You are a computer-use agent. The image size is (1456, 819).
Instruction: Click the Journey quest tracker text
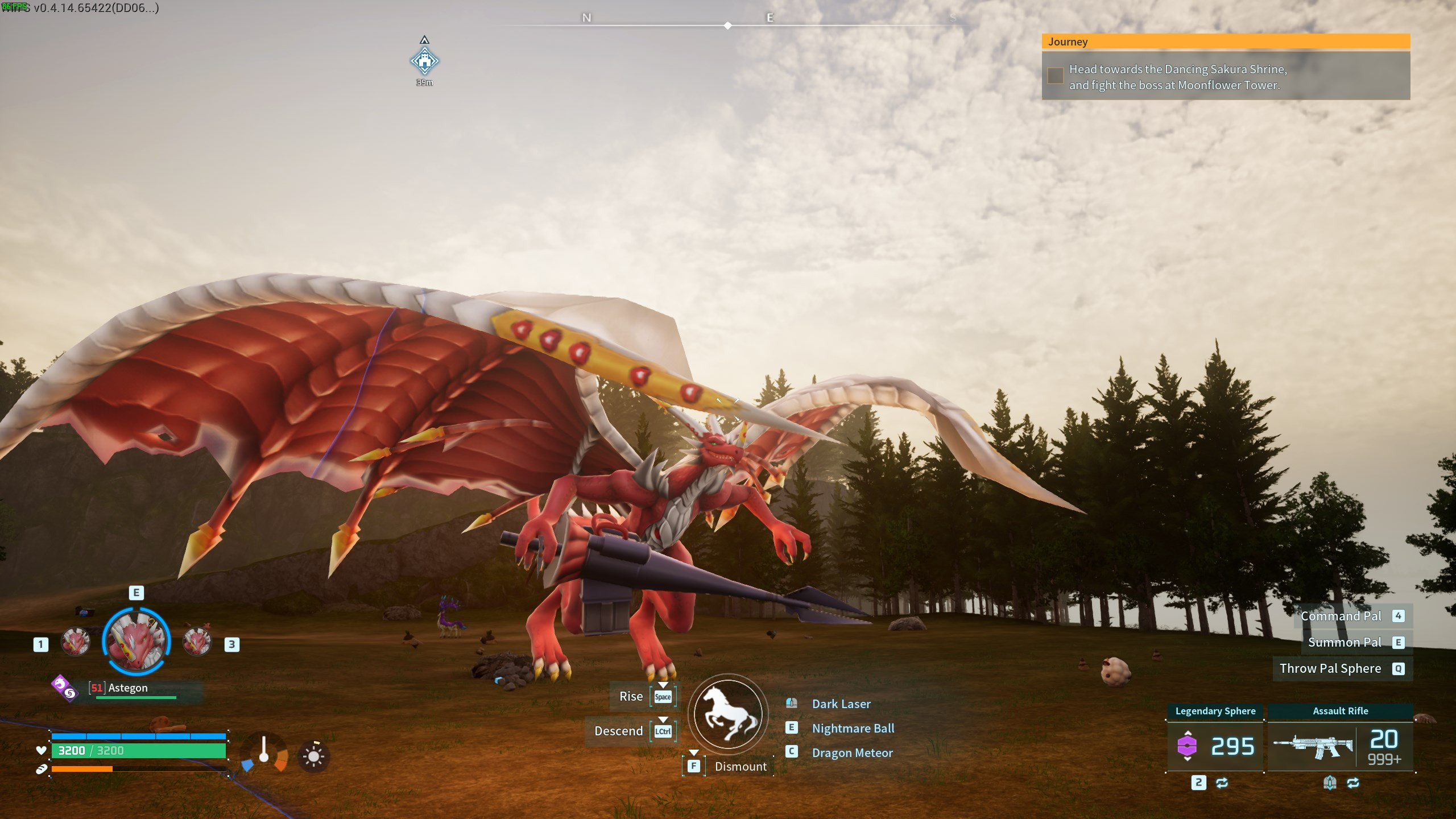[x=1177, y=77]
